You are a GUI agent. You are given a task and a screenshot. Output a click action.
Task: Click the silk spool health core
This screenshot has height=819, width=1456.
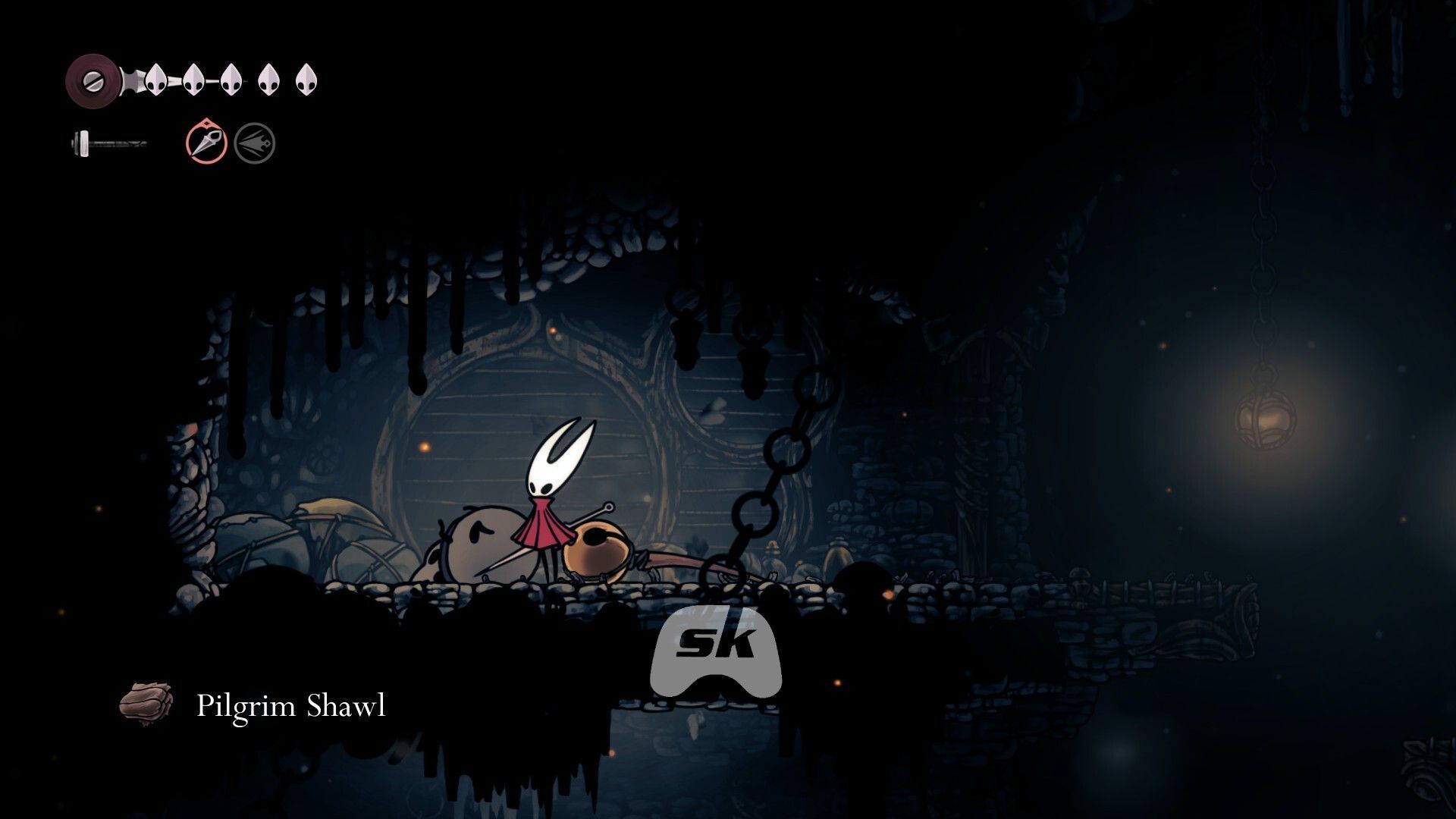[x=93, y=78]
